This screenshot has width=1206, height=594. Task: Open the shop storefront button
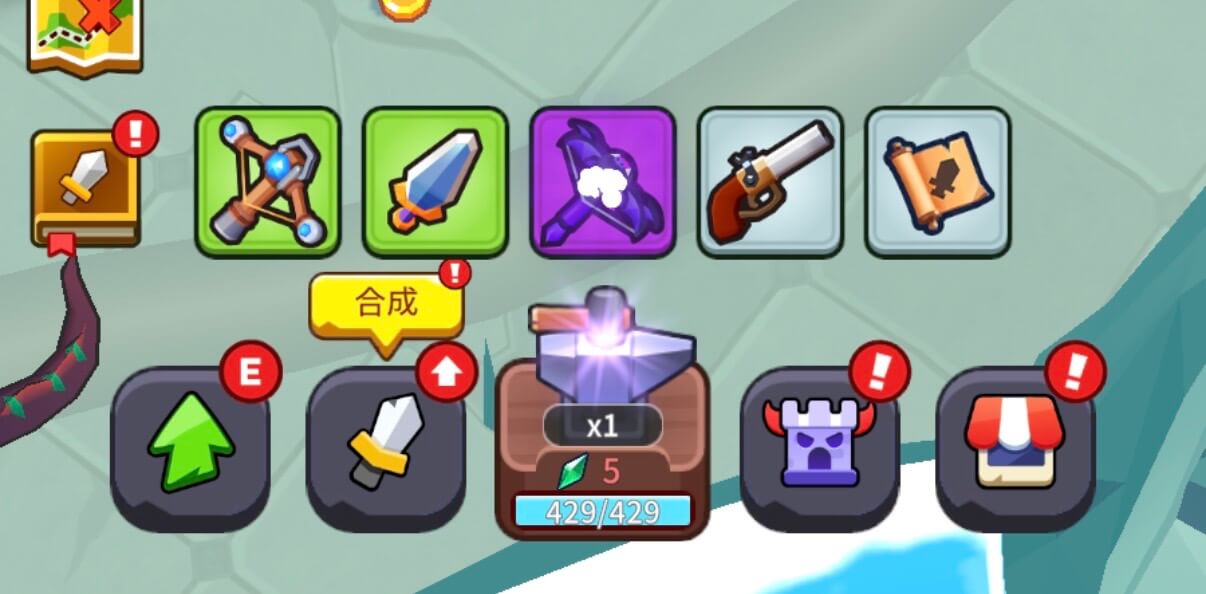(x=1015, y=446)
